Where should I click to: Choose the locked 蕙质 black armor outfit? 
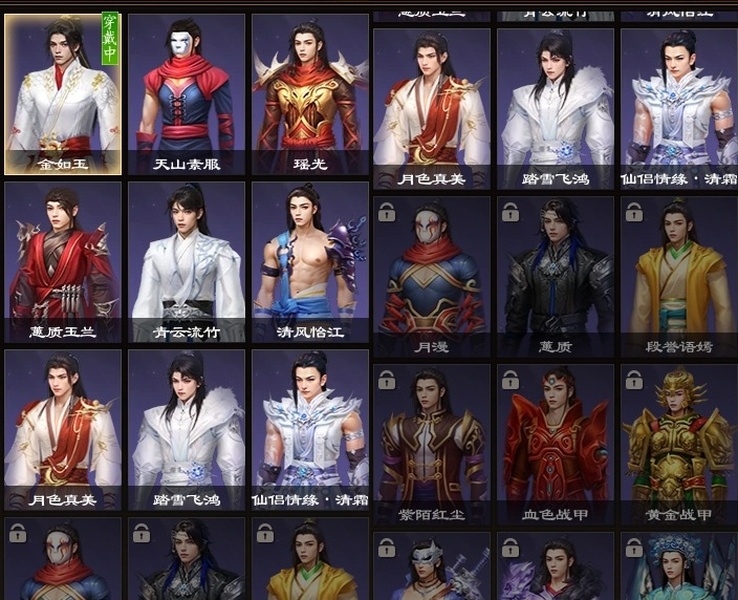click(x=555, y=276)
